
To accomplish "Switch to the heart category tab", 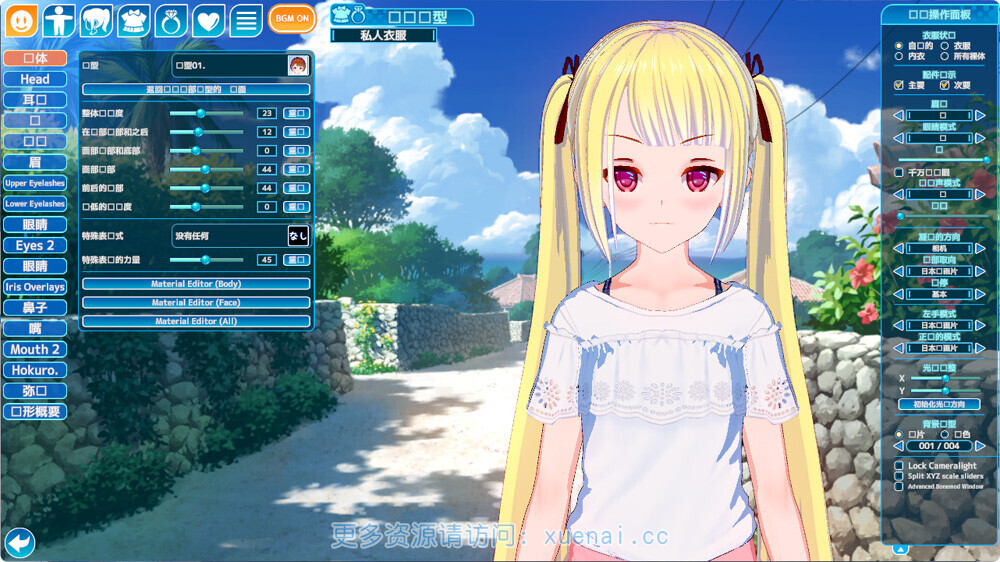I will coord(208,20).
